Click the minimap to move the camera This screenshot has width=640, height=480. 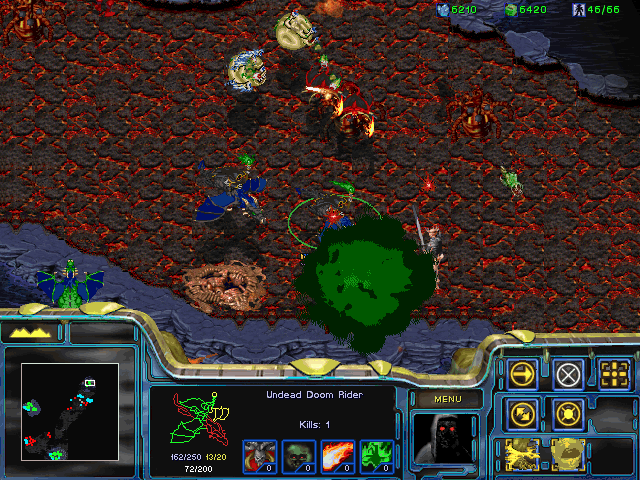point(70,410)
